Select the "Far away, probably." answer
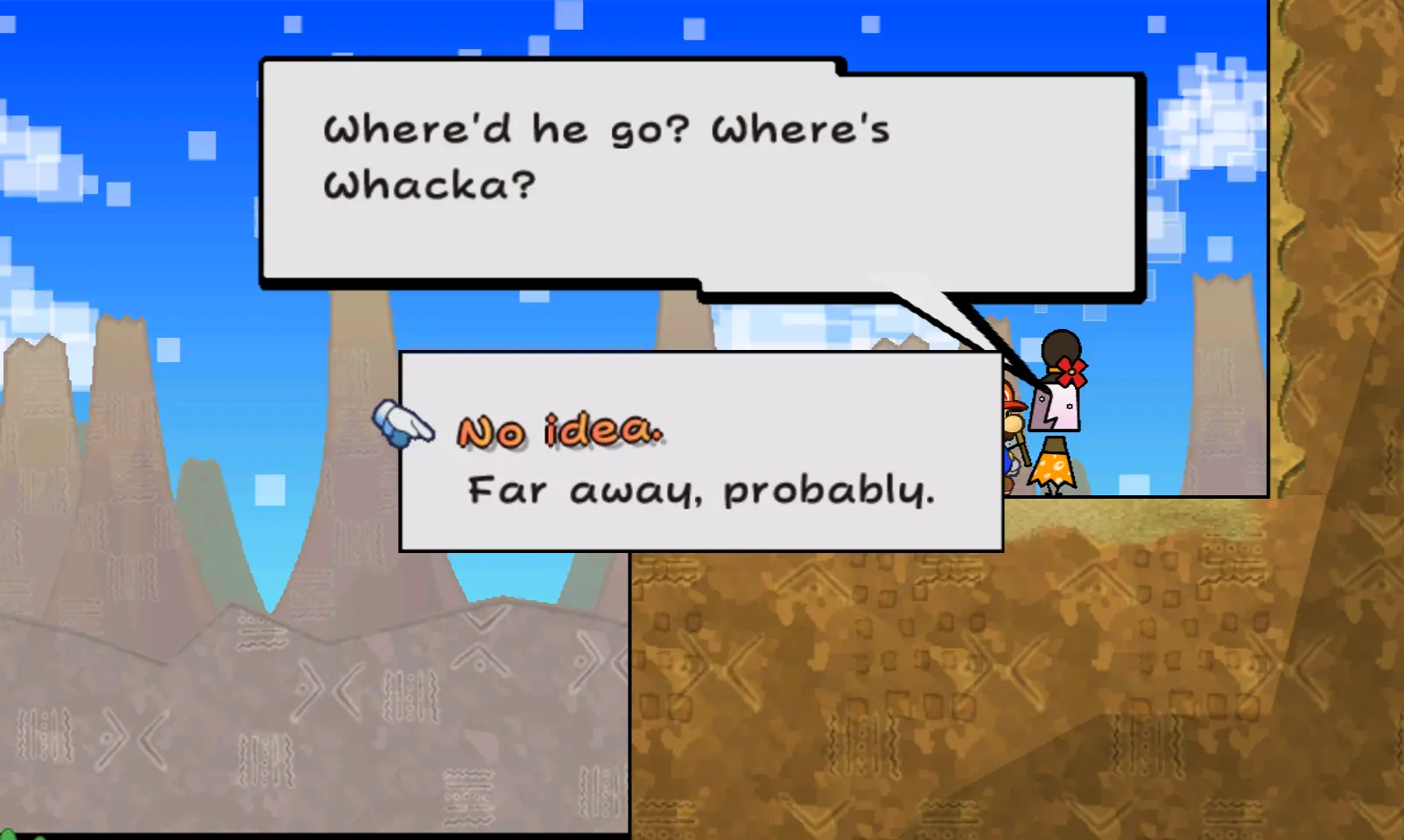 [701, 491]
